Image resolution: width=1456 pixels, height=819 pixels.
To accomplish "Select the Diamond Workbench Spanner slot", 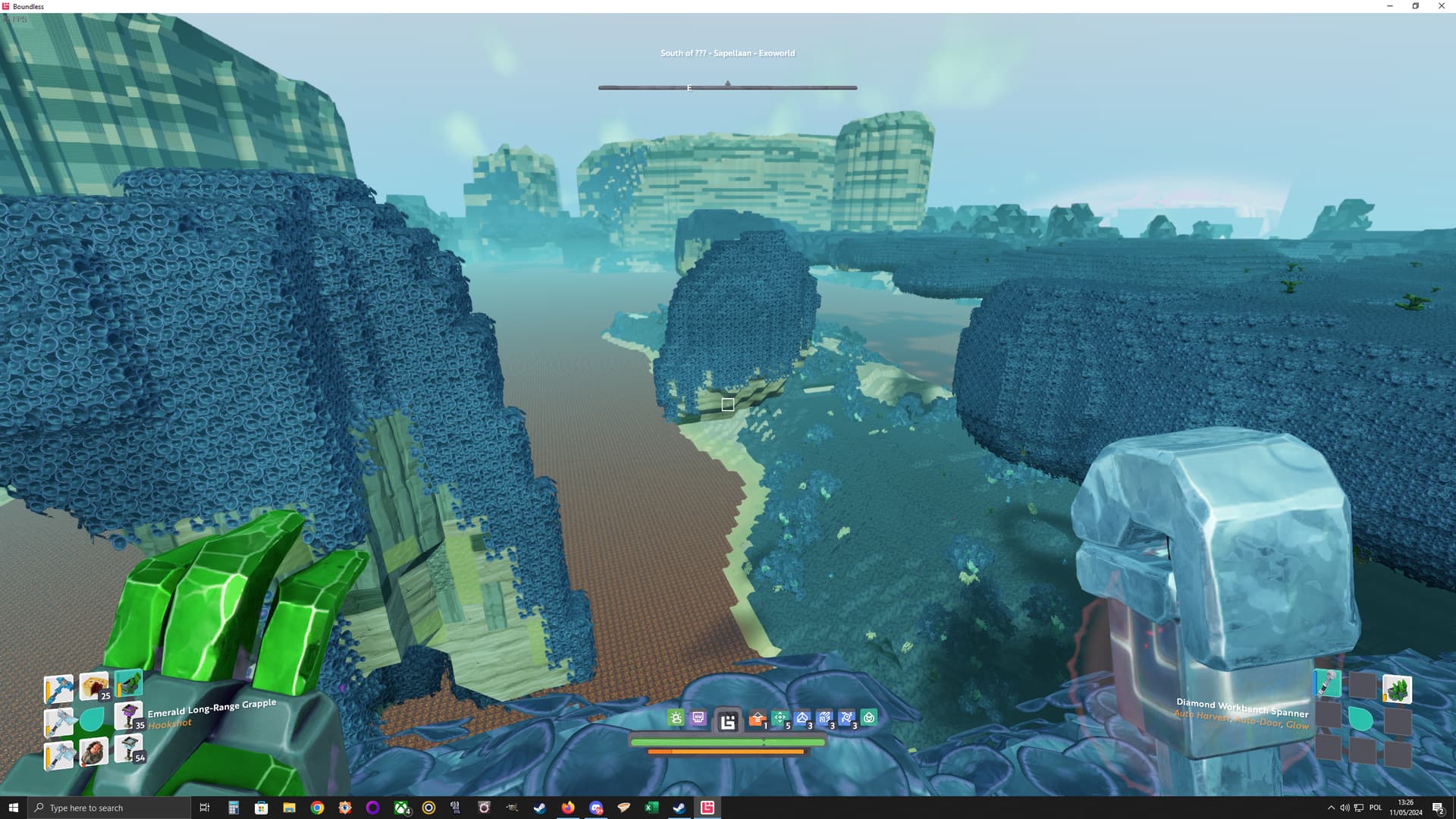I will (x=1327, y=684).
